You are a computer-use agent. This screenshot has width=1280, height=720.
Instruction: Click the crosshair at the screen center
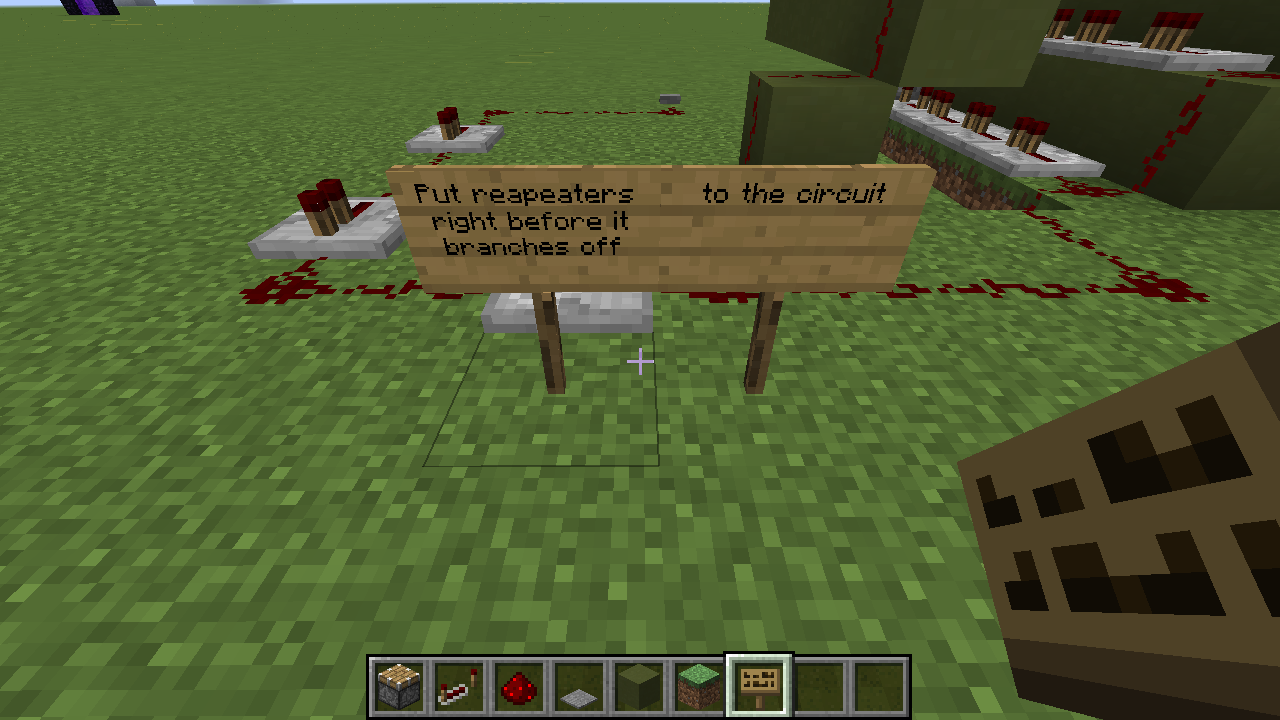click(x=640, y=361)
